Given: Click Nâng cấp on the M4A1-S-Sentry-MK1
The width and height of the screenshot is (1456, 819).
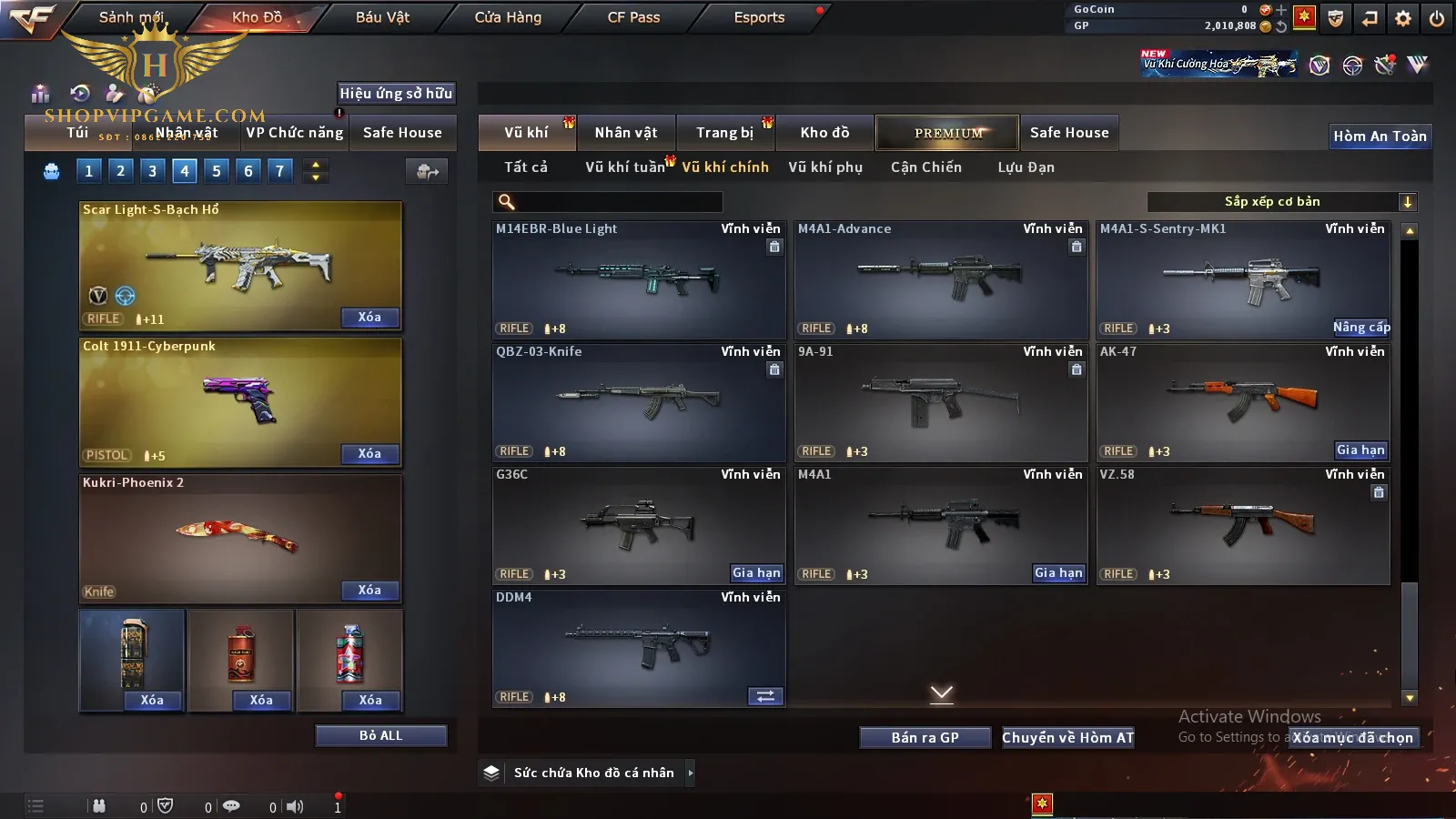Looking at the screenshot, I should [1361, 328].
